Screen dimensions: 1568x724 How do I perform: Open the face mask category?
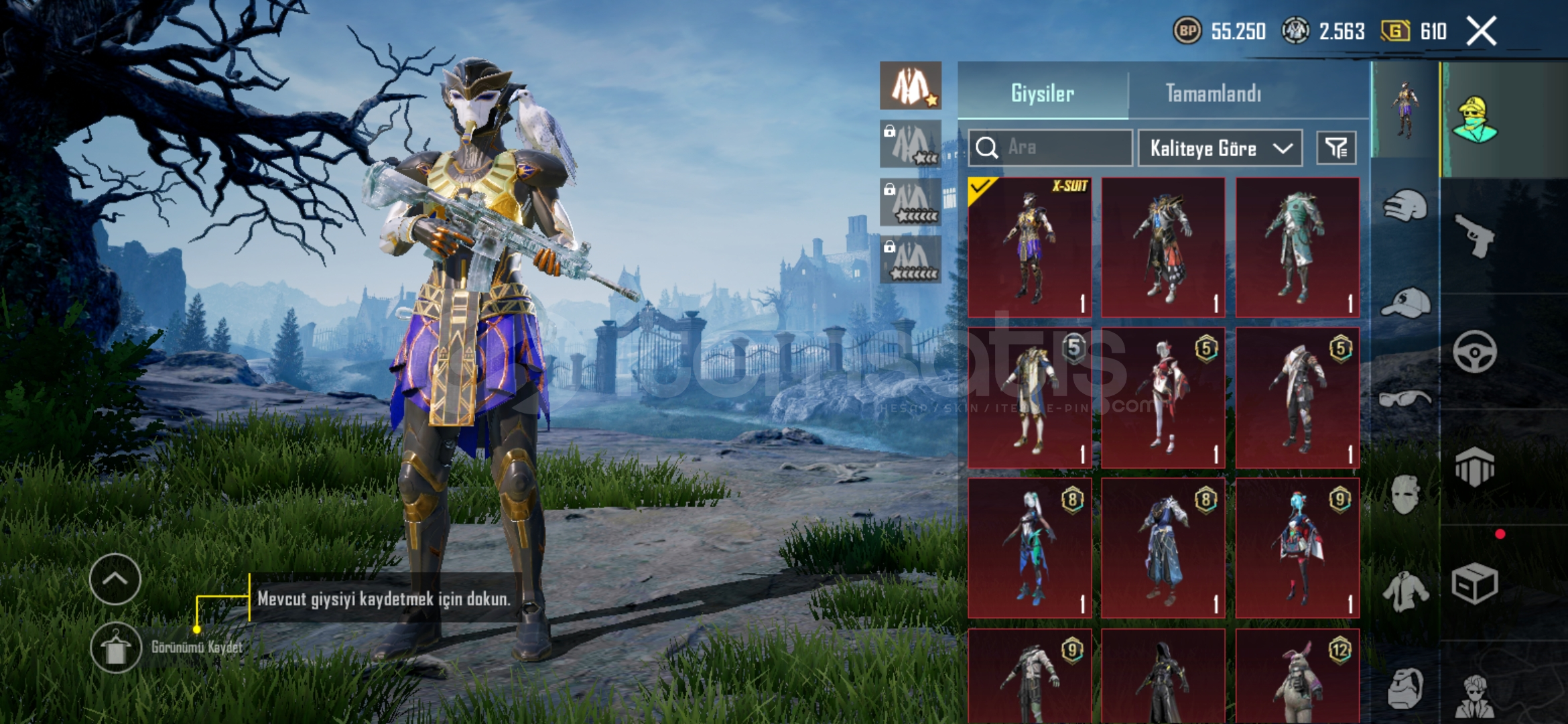pos(1405,495)
